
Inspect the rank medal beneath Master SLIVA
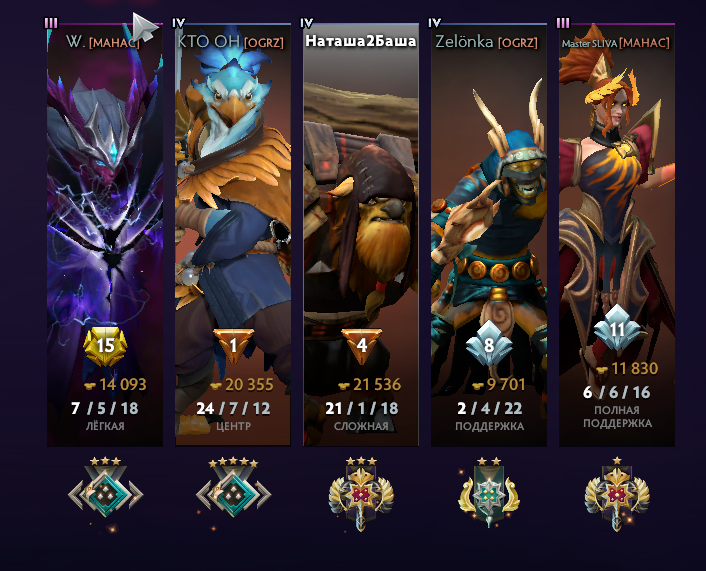click(x=615, y=492)
